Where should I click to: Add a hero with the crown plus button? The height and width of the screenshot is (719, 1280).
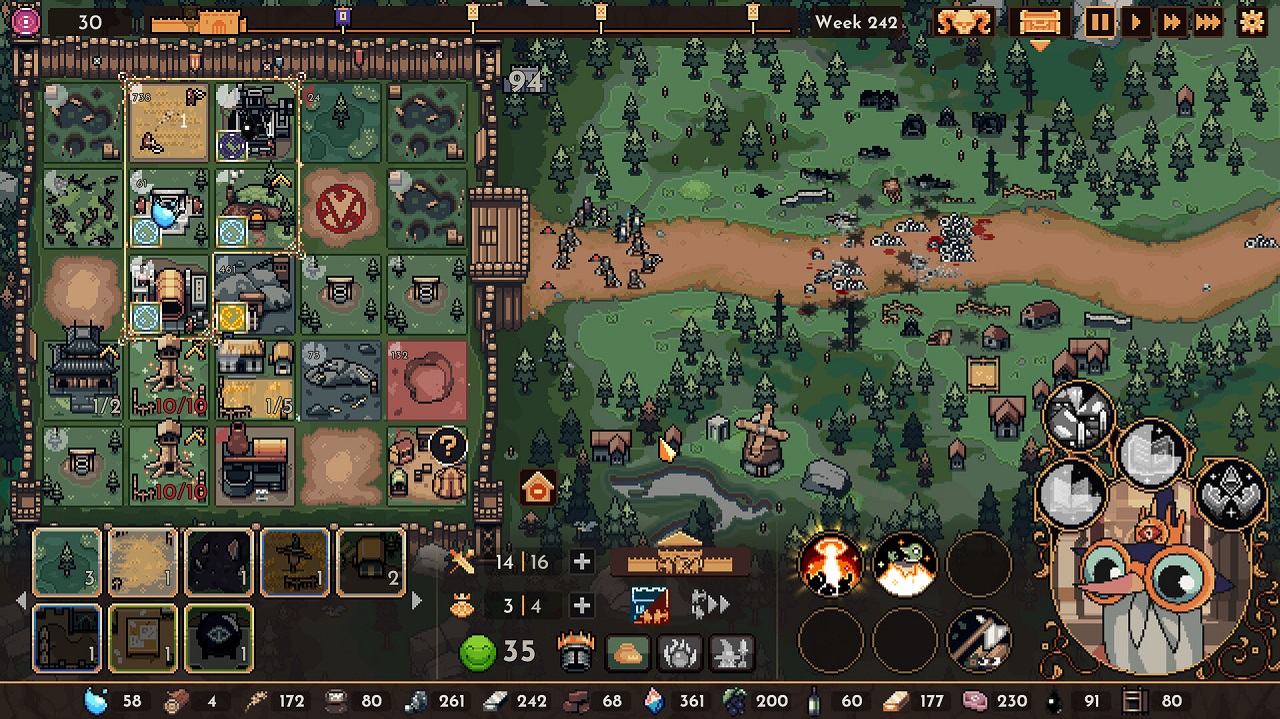pyautogui.click(x=581, y=606)
